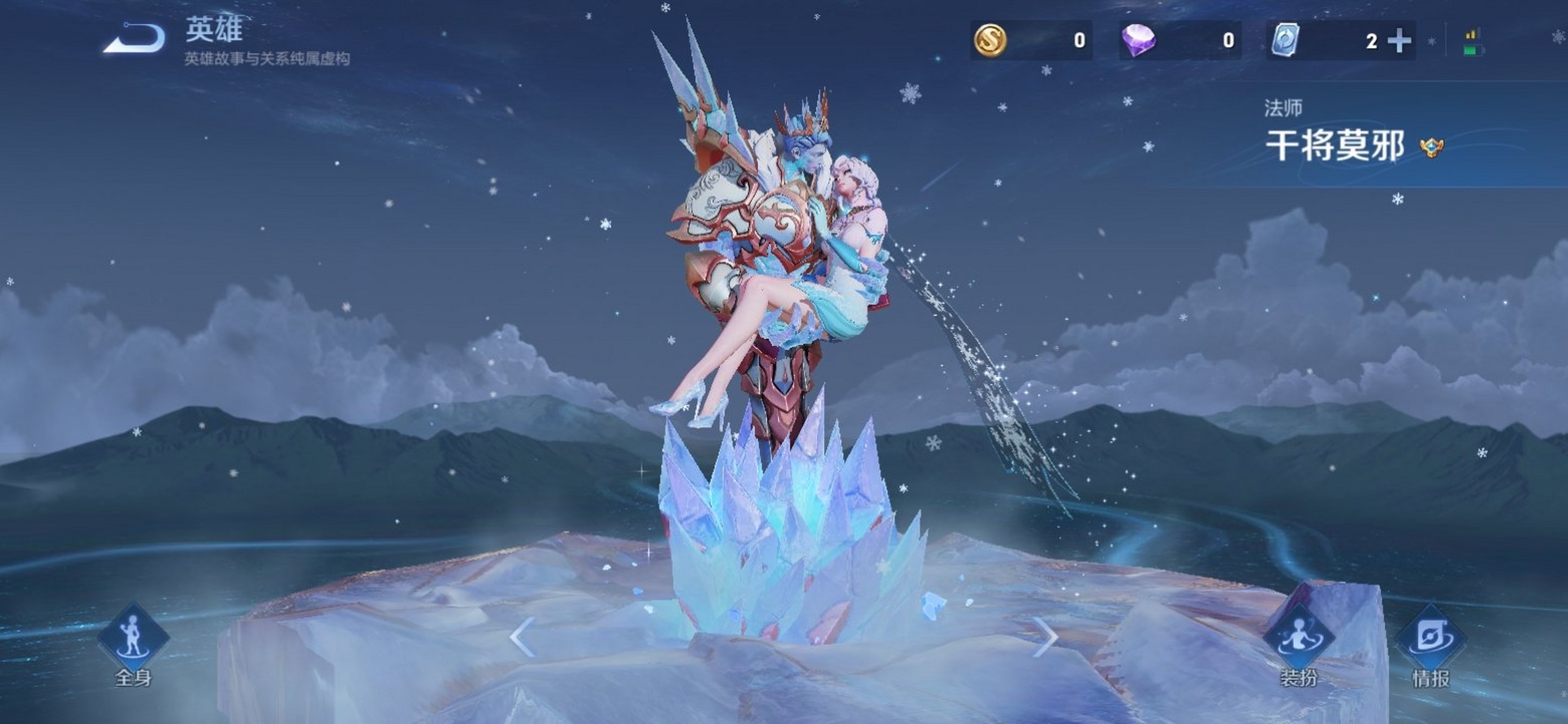Click the badge beside 干将莫邪 name
Image resolution: width=1568 pixels, height=724 pixels.
[1432, 148]
